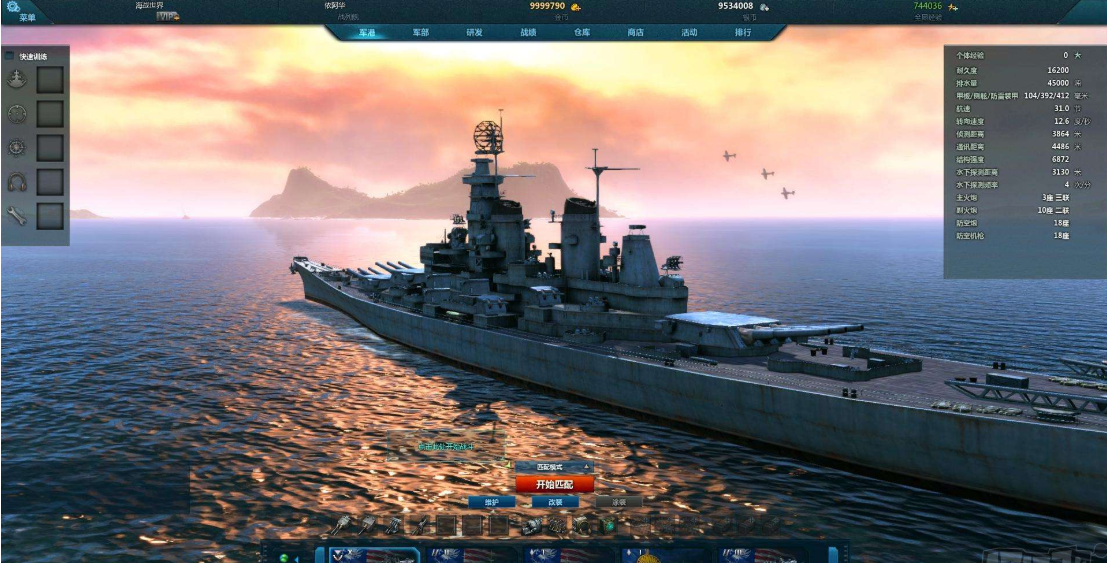Switch to the 军港 tab
This screenshot has height=563, width=1107.
367,32
